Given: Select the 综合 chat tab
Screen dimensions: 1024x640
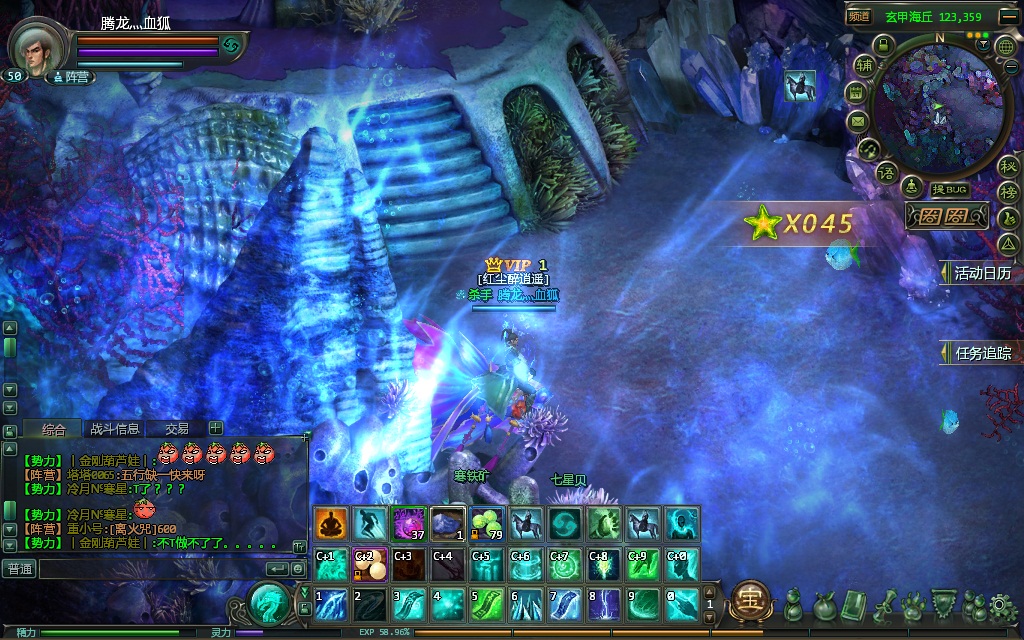Looking at the screenshot, I should [54, 428].
